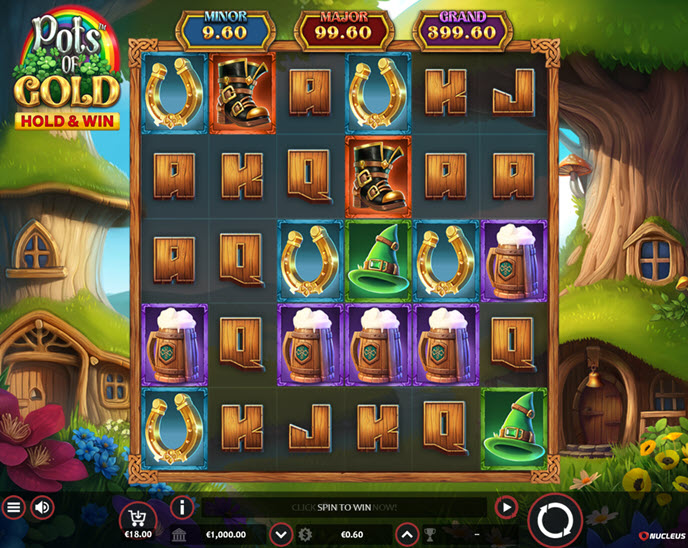The height and width of the screenshot is (548, 688).
Task: Start autoplay with the small play button
Action: (x=506, y=507)
